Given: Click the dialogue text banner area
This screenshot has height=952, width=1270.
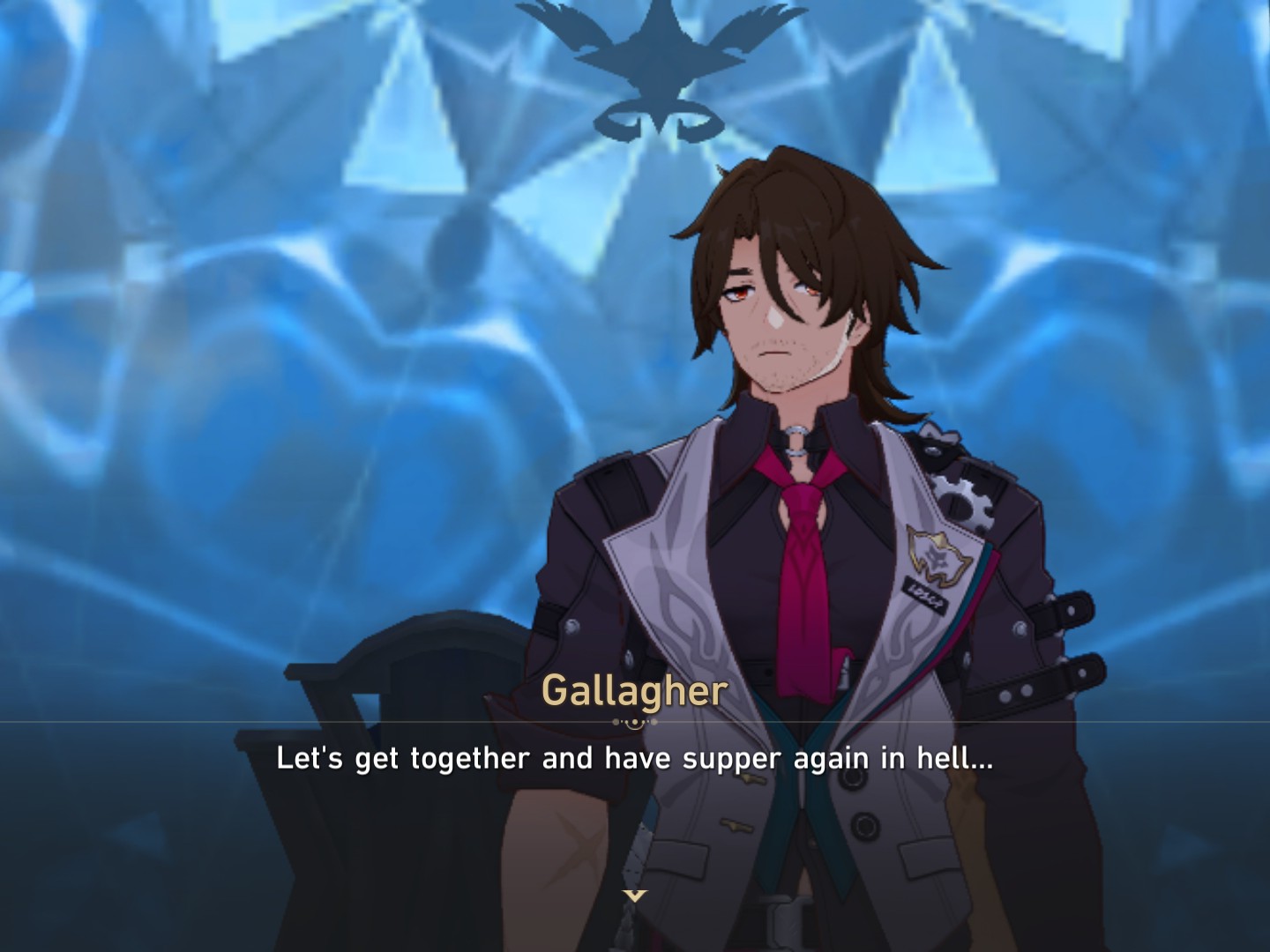Looking at the screenshot, I should [x=635, y=758].
